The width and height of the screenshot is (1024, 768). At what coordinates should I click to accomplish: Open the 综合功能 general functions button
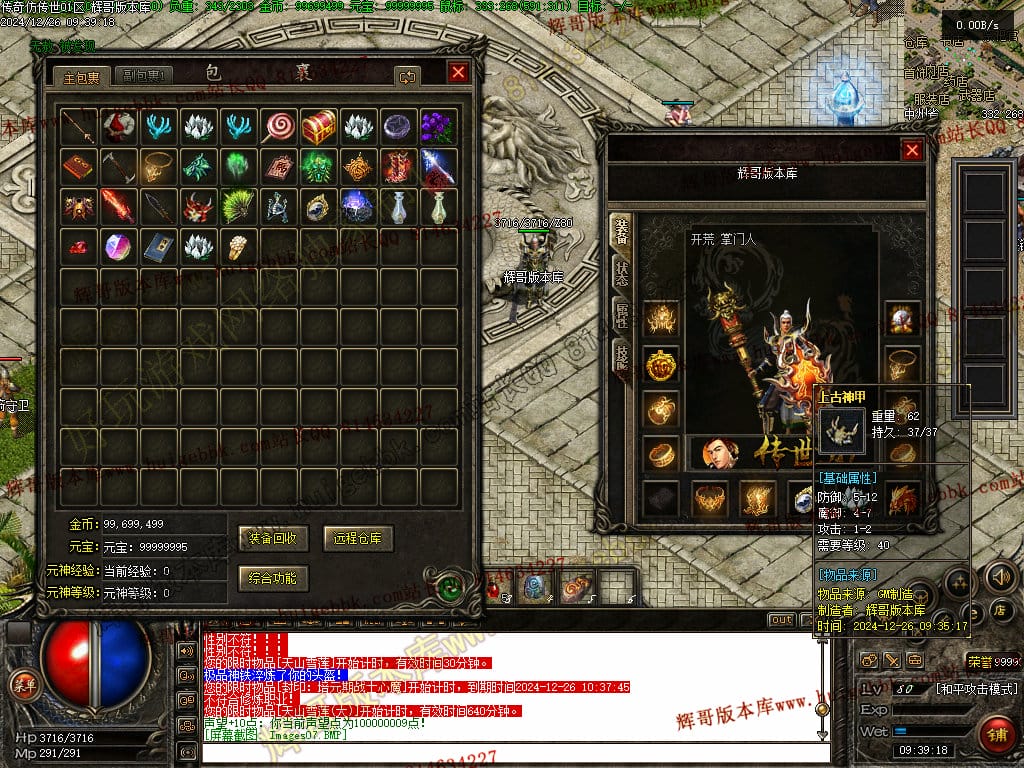coord(273,578)
